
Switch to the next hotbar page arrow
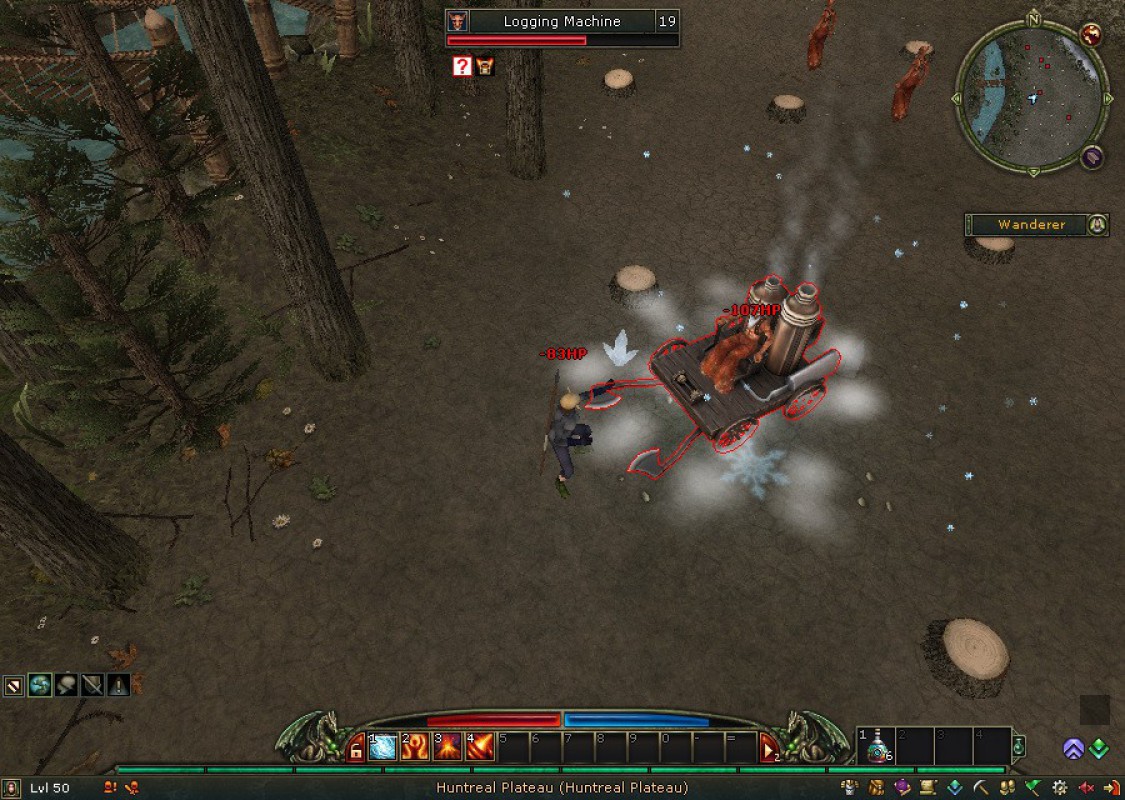[769, 748]
